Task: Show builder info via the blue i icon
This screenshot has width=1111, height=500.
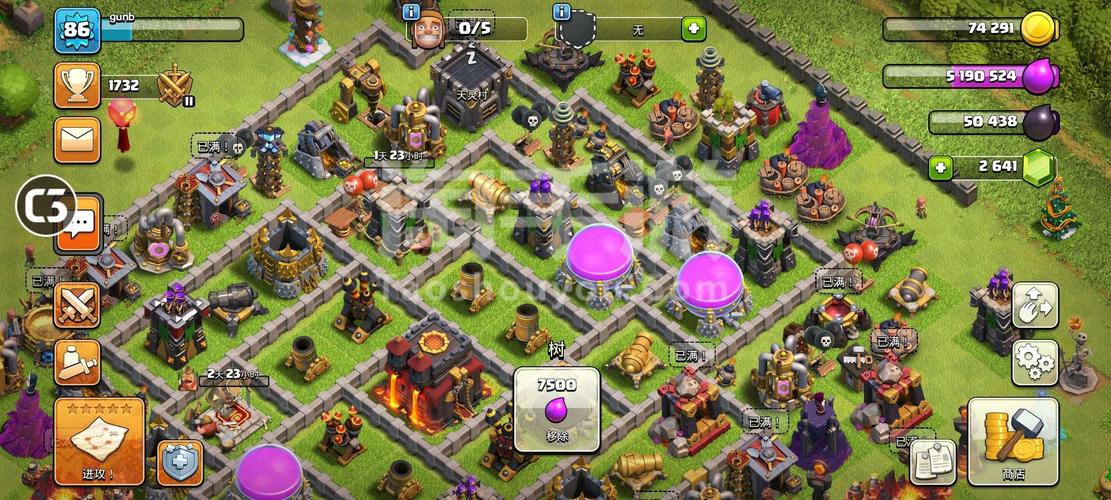Action: pyautogui.click(x=411, y=12)
